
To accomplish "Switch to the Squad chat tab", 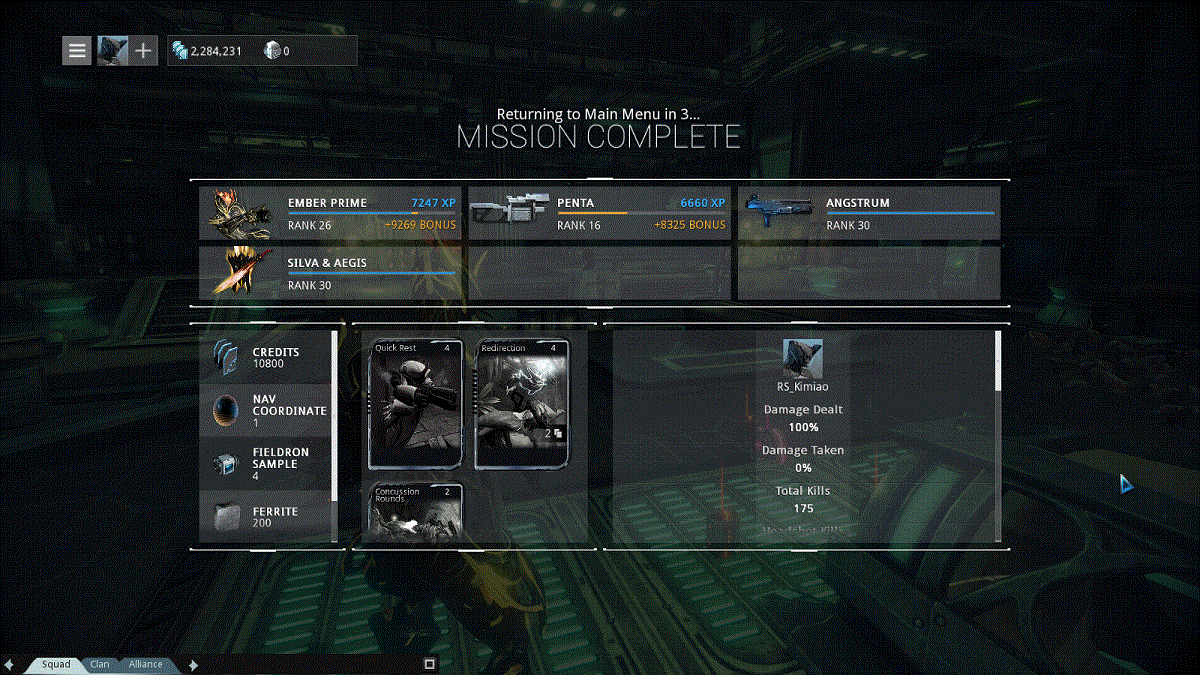I will pyautogui.click(x=56, y=664).
